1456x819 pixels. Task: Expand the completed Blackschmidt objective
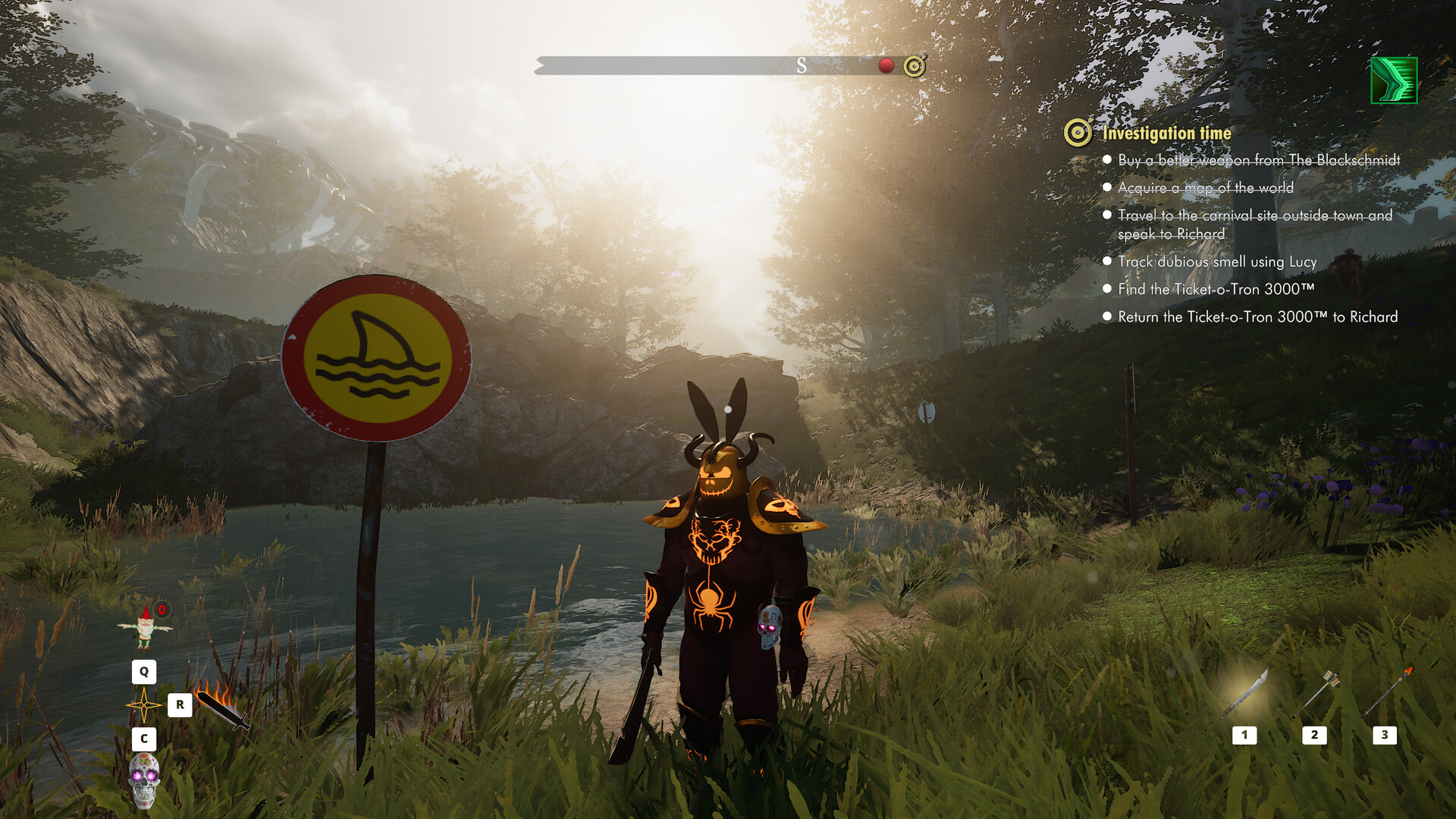click(x=1107, y=160)
